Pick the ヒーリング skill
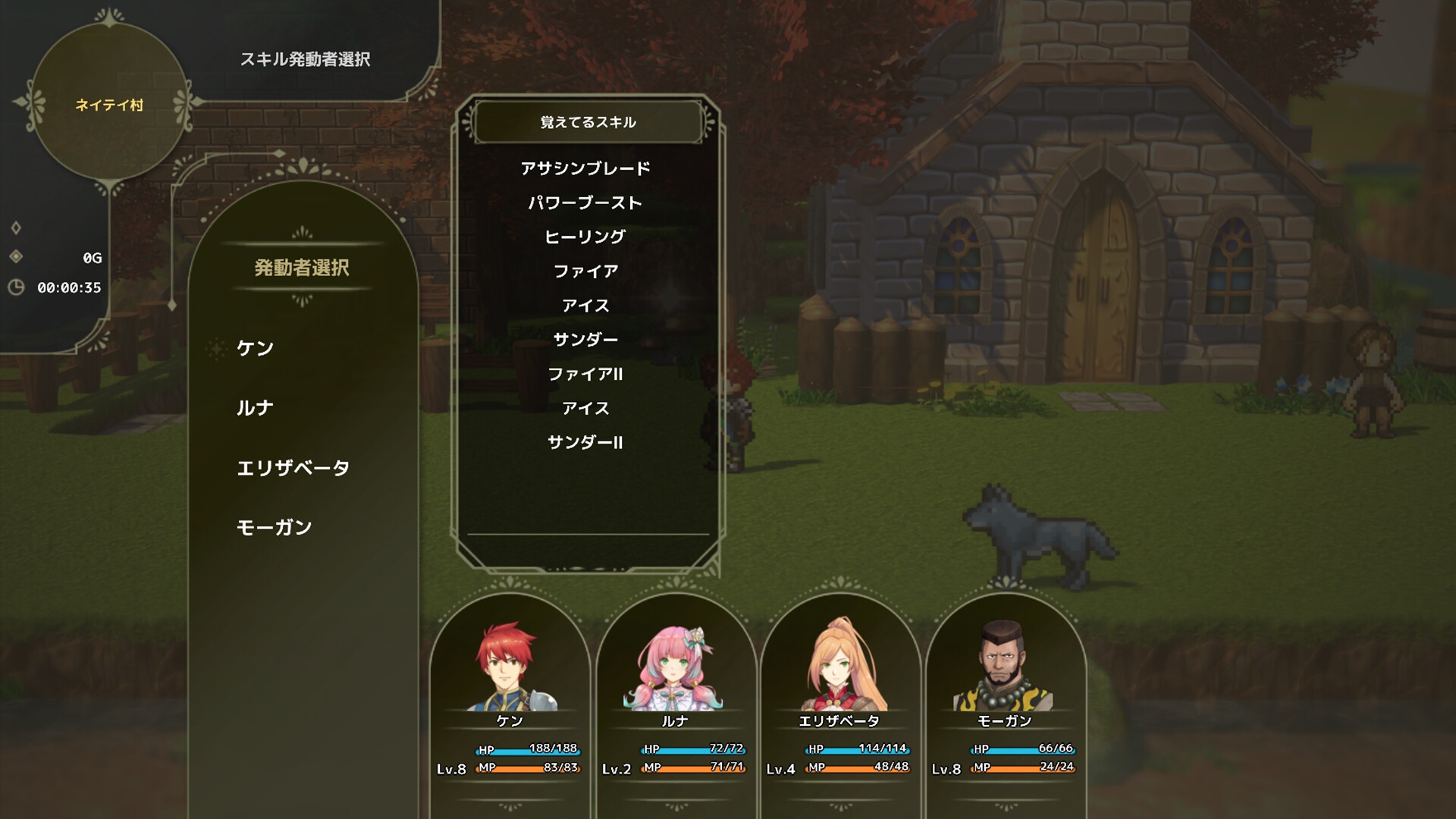1456x819 pixels. pos(583,236)
